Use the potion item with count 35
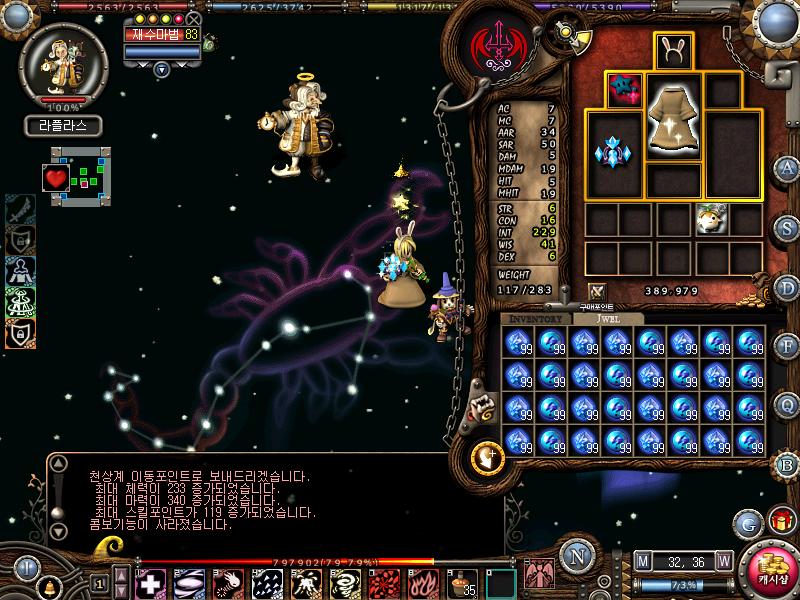The image size is (800, 600). pyautogui.click(x=462, y=582)
